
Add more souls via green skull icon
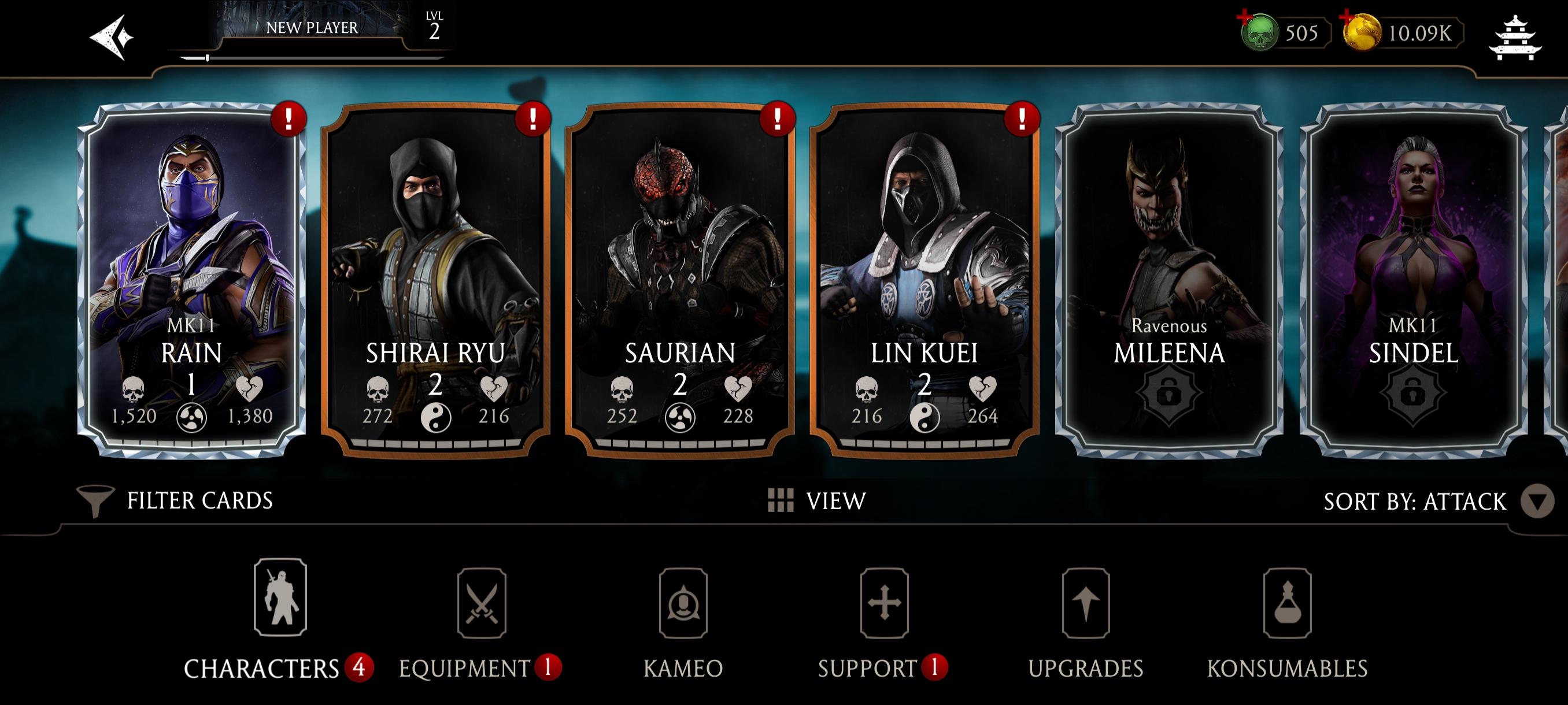pos(1258,33)
